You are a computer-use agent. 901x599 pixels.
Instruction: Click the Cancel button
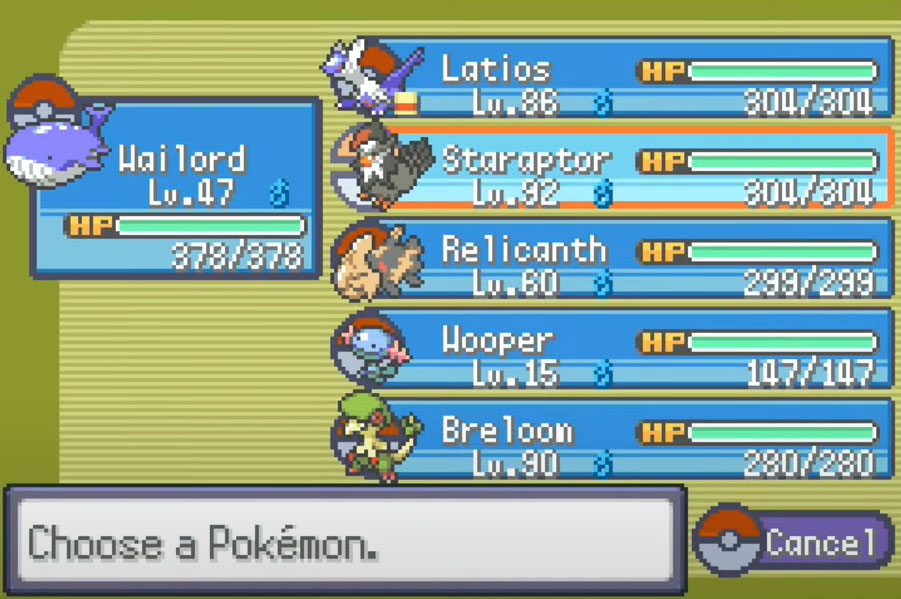795,543
